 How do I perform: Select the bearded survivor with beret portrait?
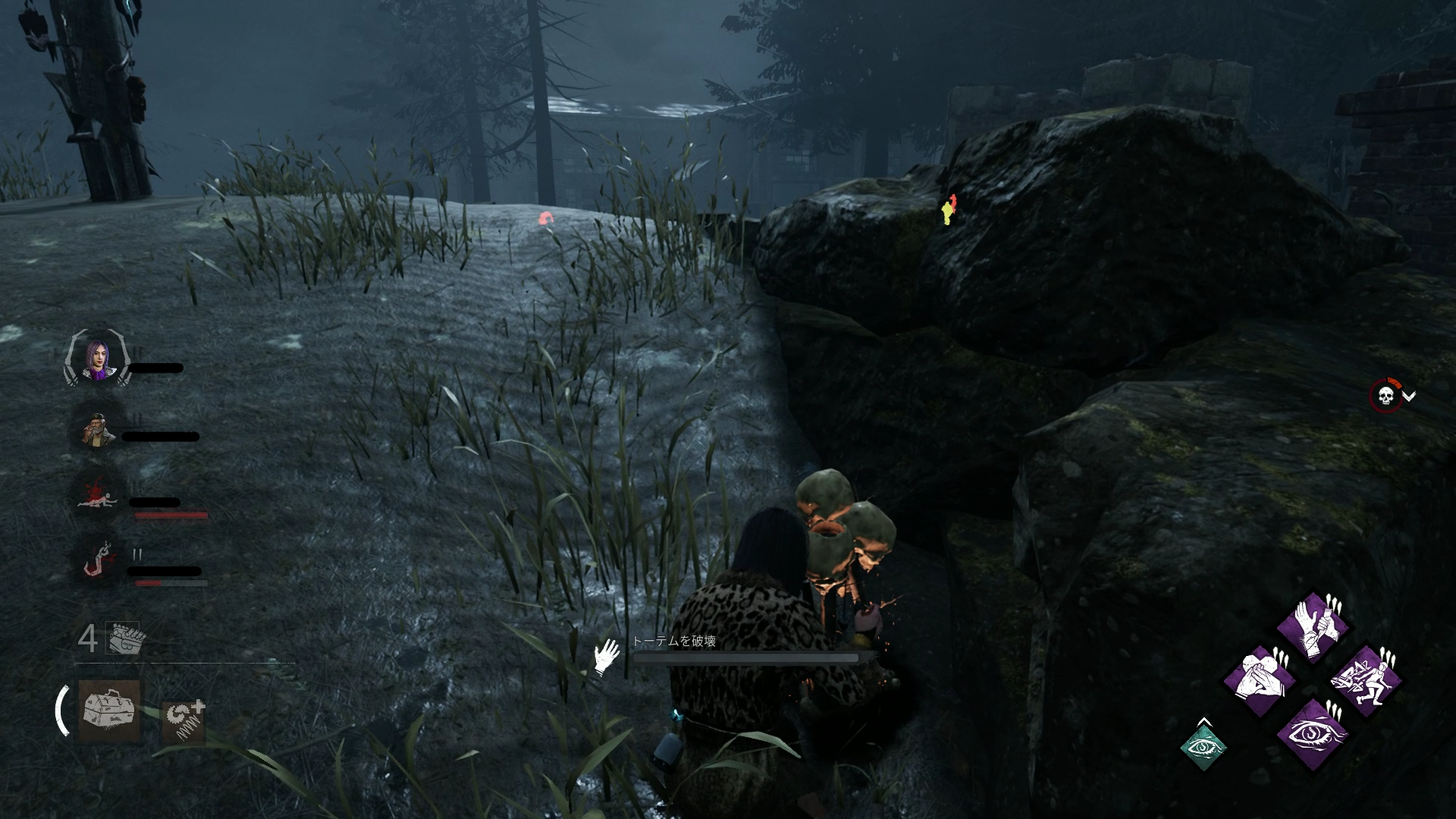pyautogui.click(x=98, y=430)
